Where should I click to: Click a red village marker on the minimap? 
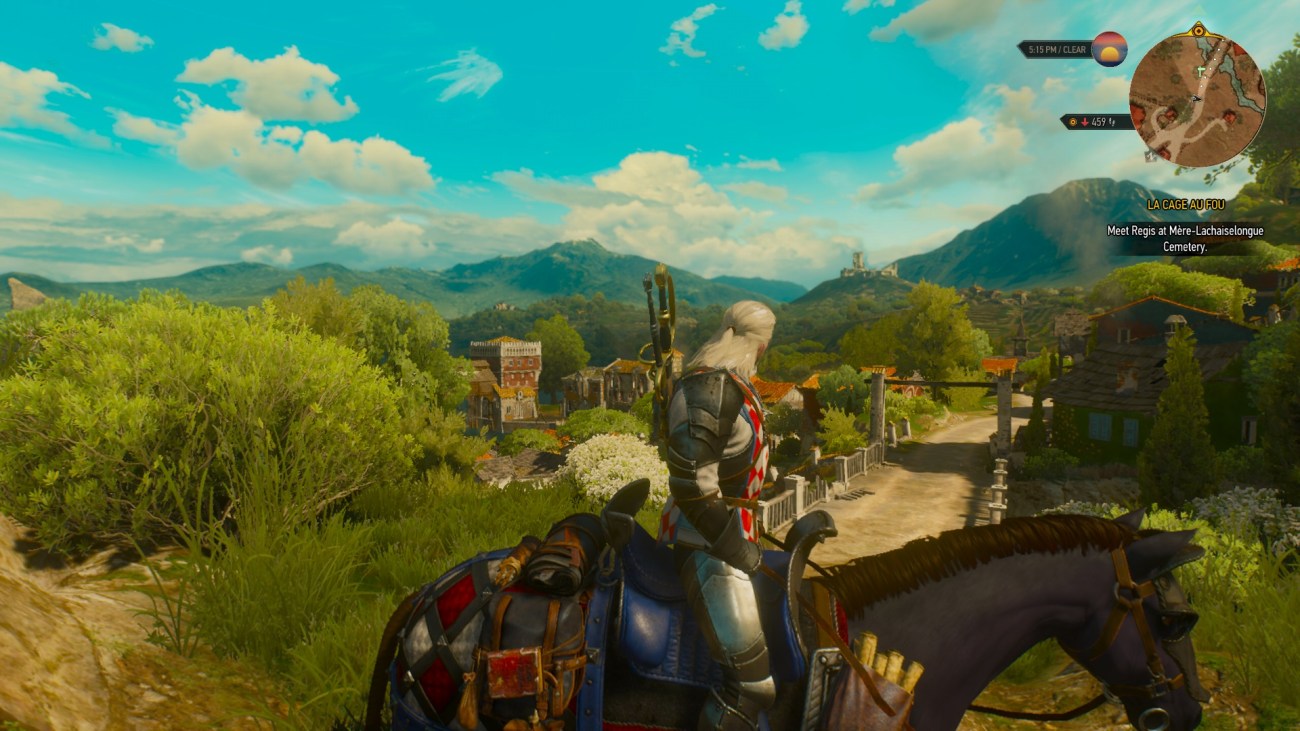click(x=1229, y=115)
